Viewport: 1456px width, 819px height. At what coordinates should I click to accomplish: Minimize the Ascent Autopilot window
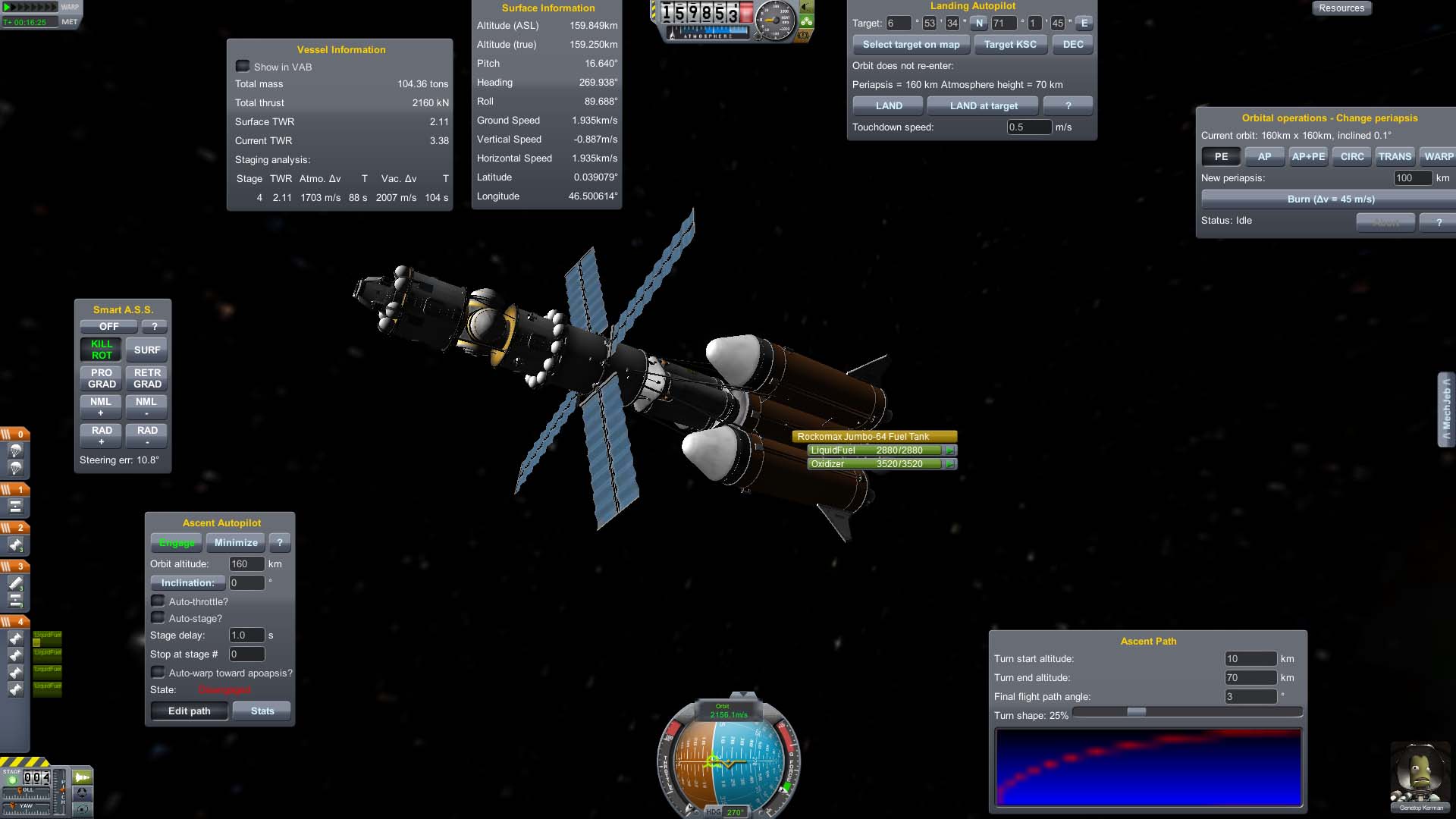[236, 542]
